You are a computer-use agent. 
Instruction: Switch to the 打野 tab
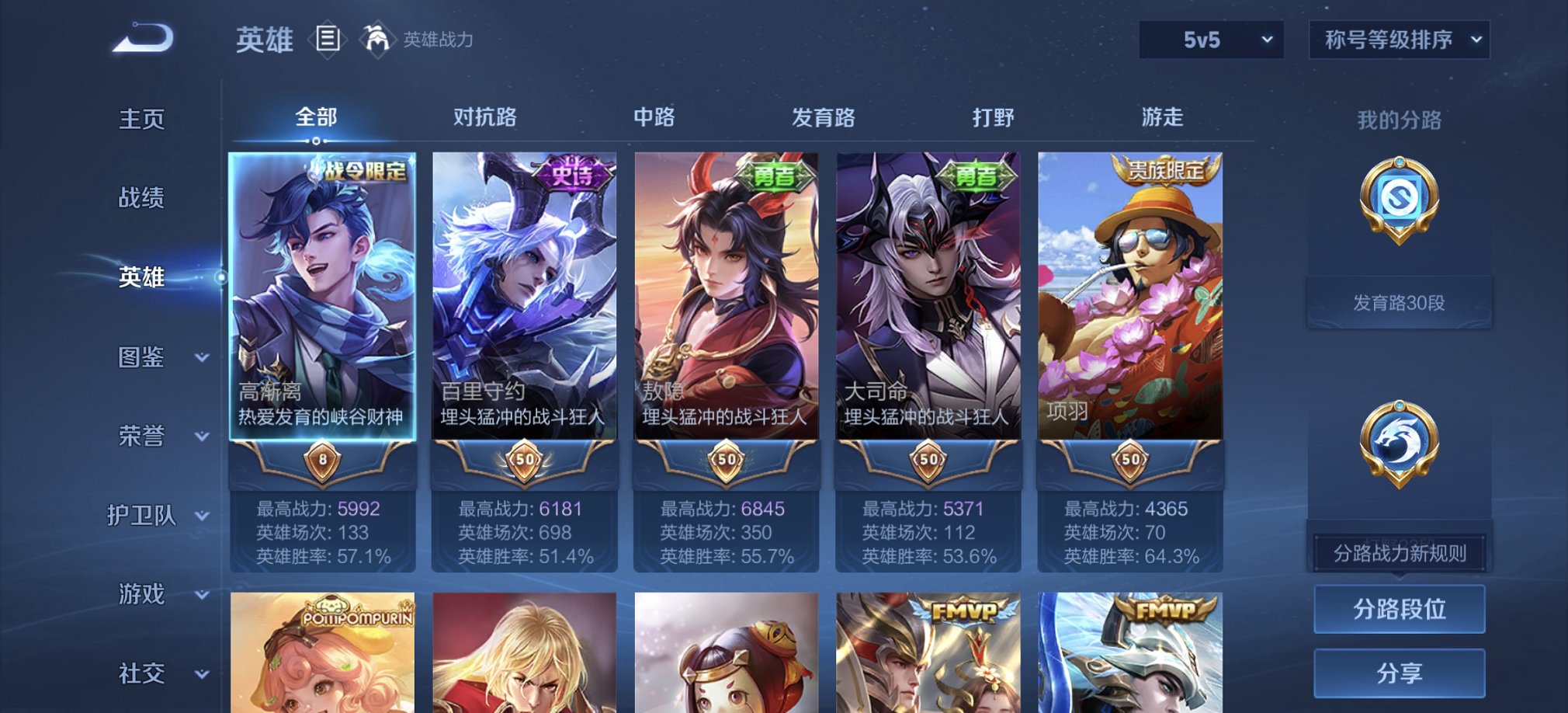(x=993, y=117)
